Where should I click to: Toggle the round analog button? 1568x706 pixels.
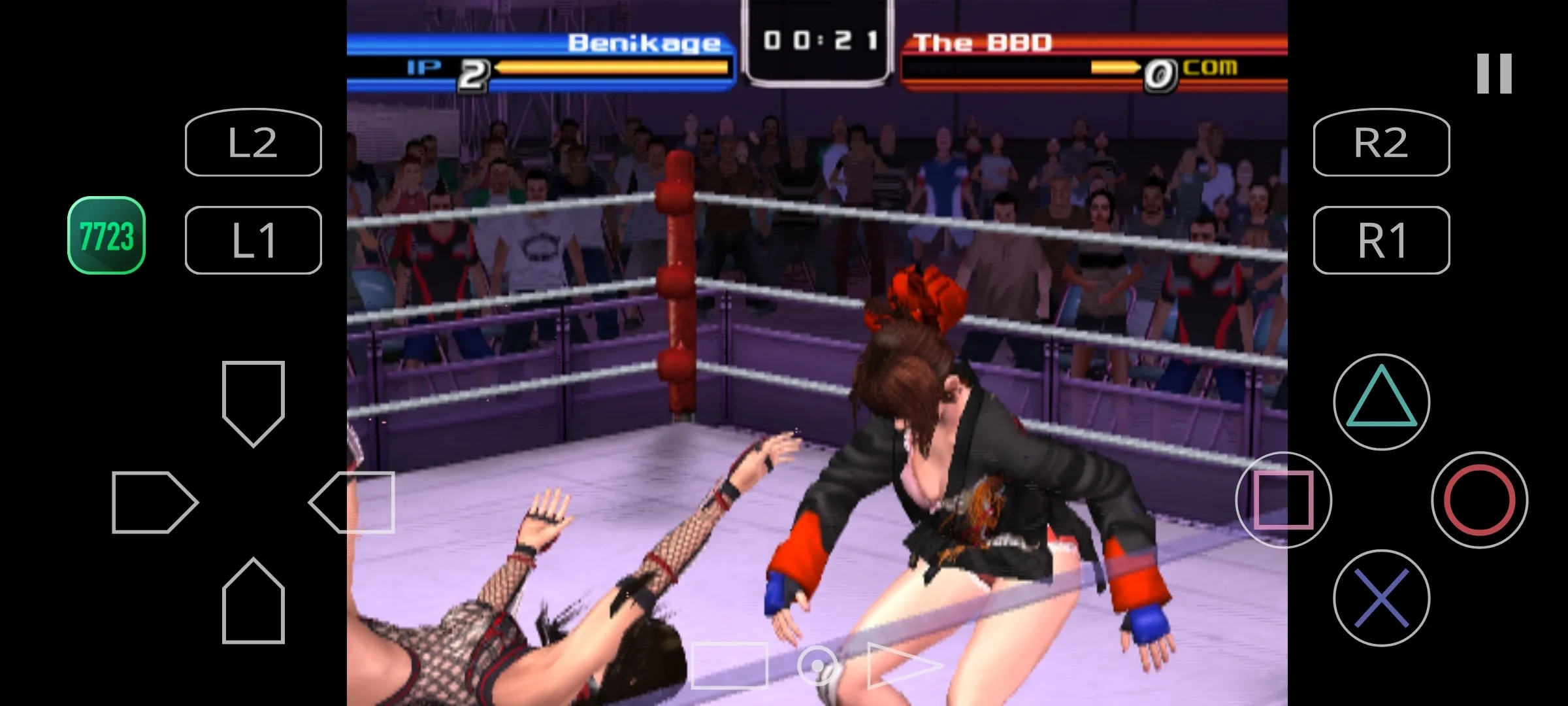(817, 665)
